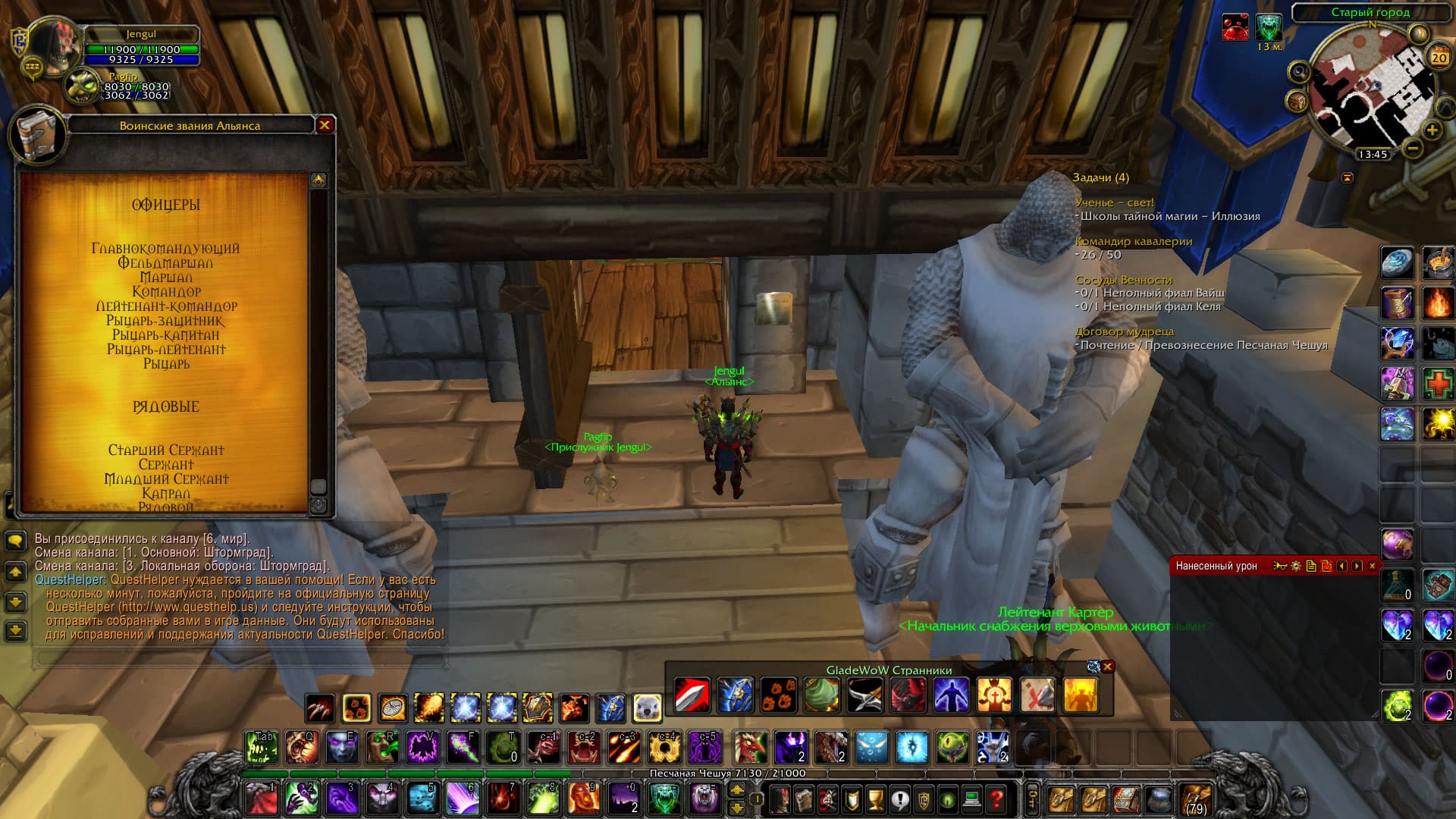Zoom out the minimap with the minus button
Viewport: 1456px width, 819px height.
pyautogui.click(x=1412, y=149)
